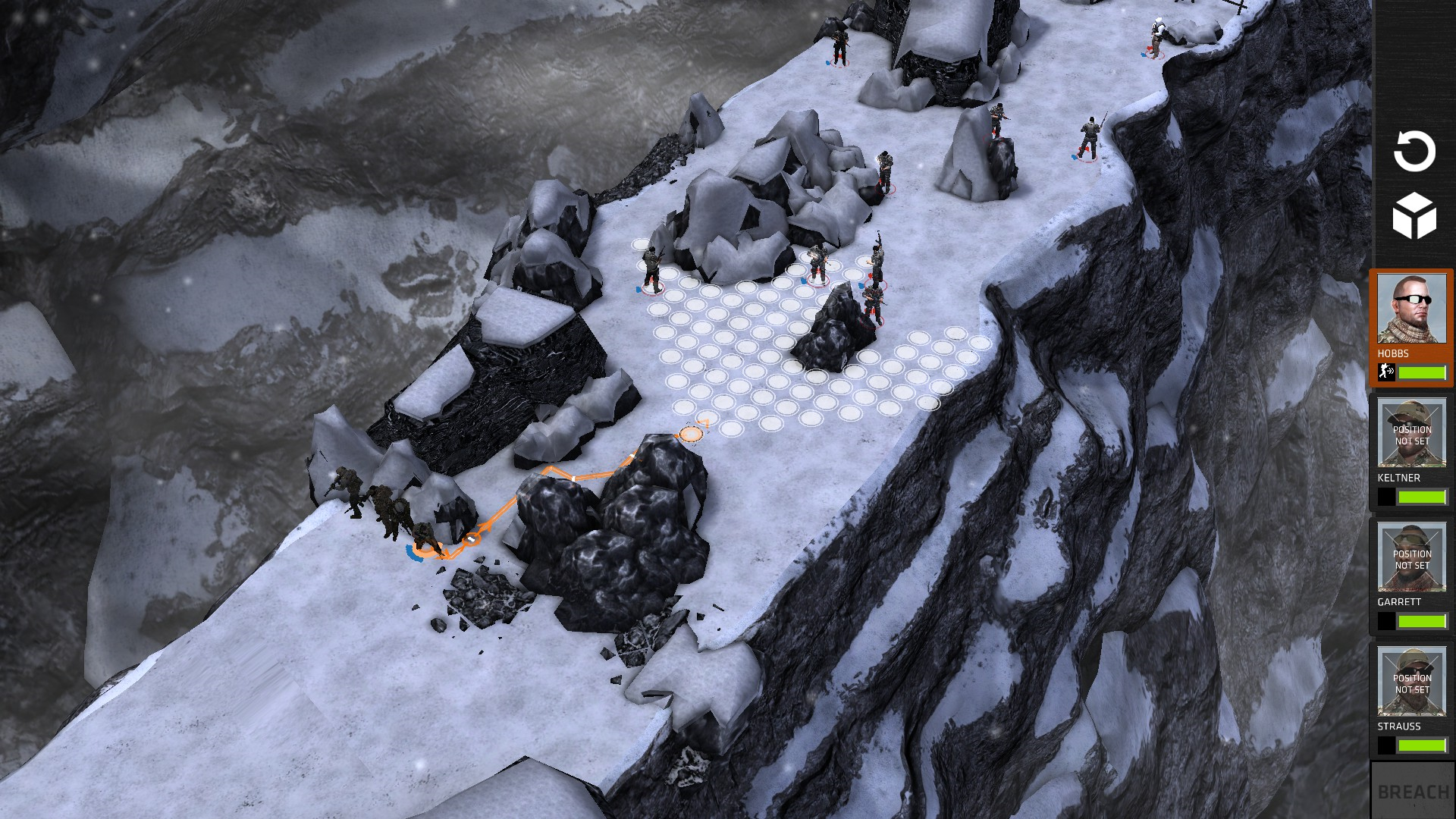Select Garrett's portrait card
This screenshot has width=1456, height=819.
click(1411, 557)
